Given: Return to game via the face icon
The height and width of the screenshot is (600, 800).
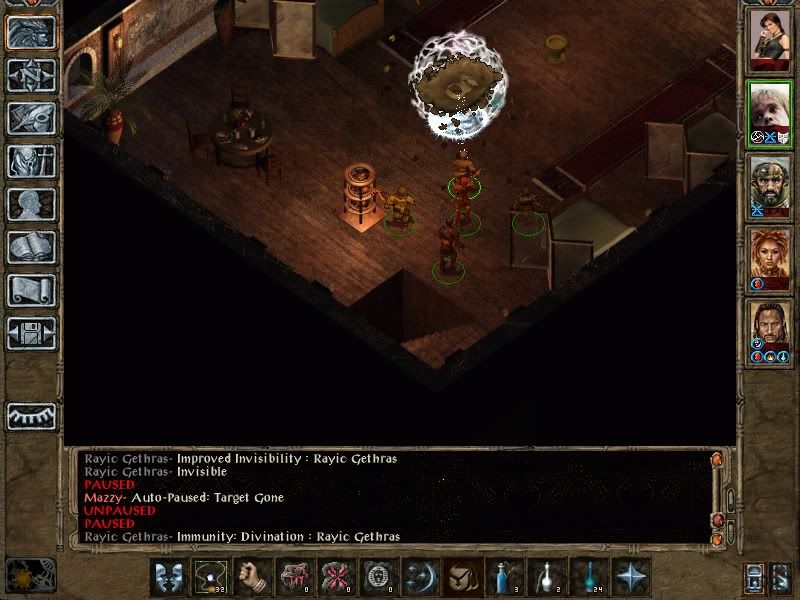Looking at the screenshot, I should (x=31, y=33).
